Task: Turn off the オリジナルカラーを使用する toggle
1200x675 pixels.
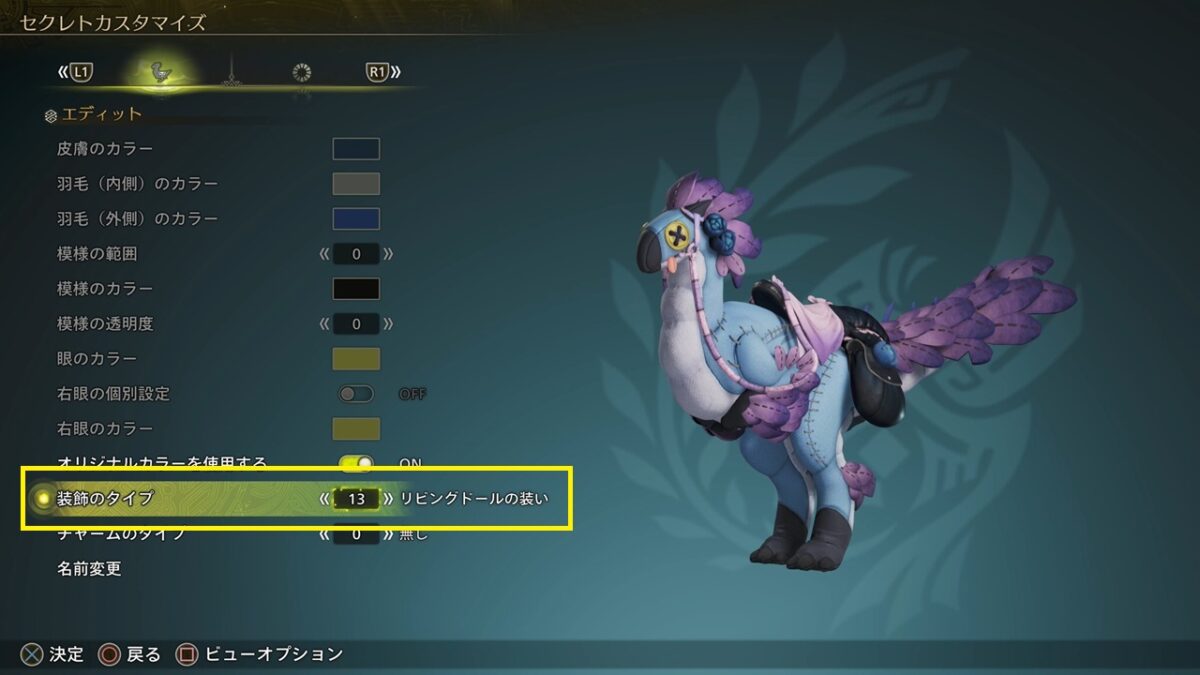Action: pyautogui.click(x=356, y=463)
